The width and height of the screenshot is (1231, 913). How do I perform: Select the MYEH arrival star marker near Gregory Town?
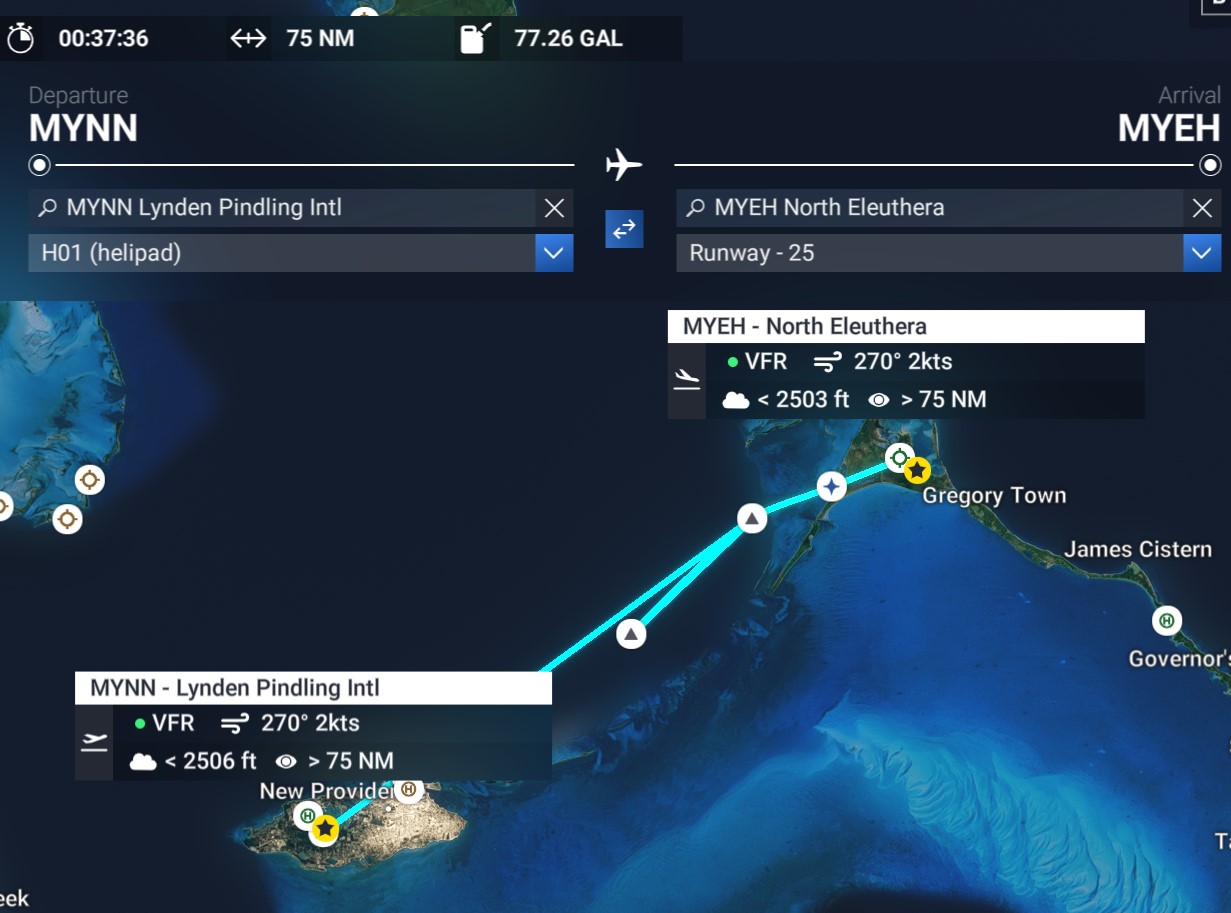coord(917,470)
